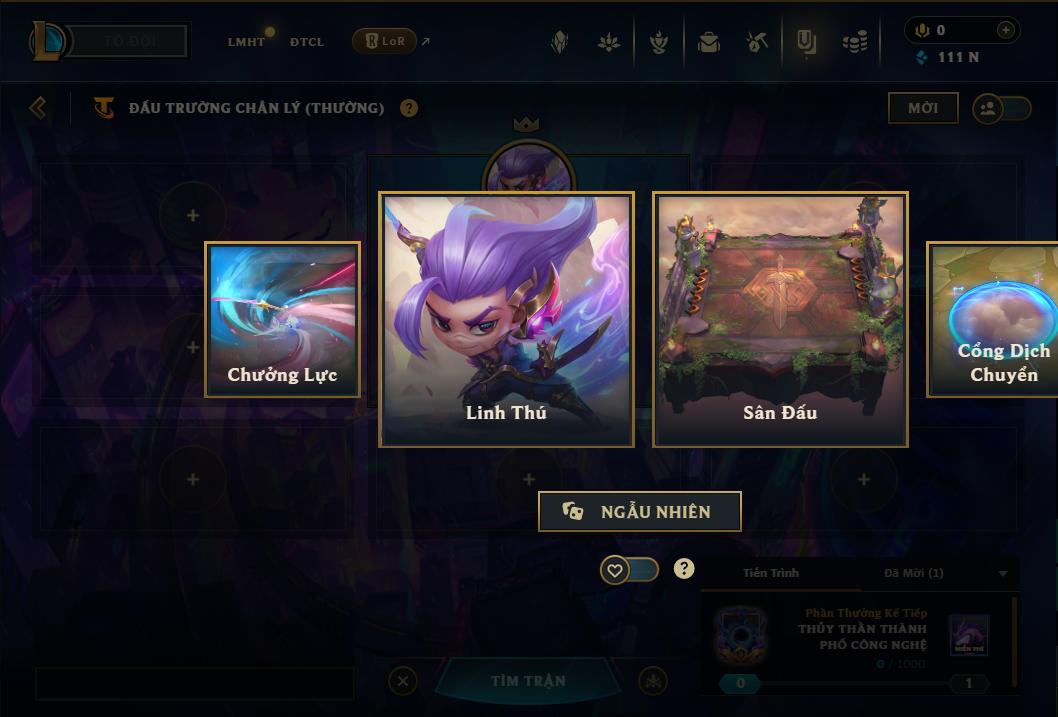This screenshot has width=1058, height=717.
Task: Switch to the Đã Mời (1) tab
Action: [x=913, y=573]
